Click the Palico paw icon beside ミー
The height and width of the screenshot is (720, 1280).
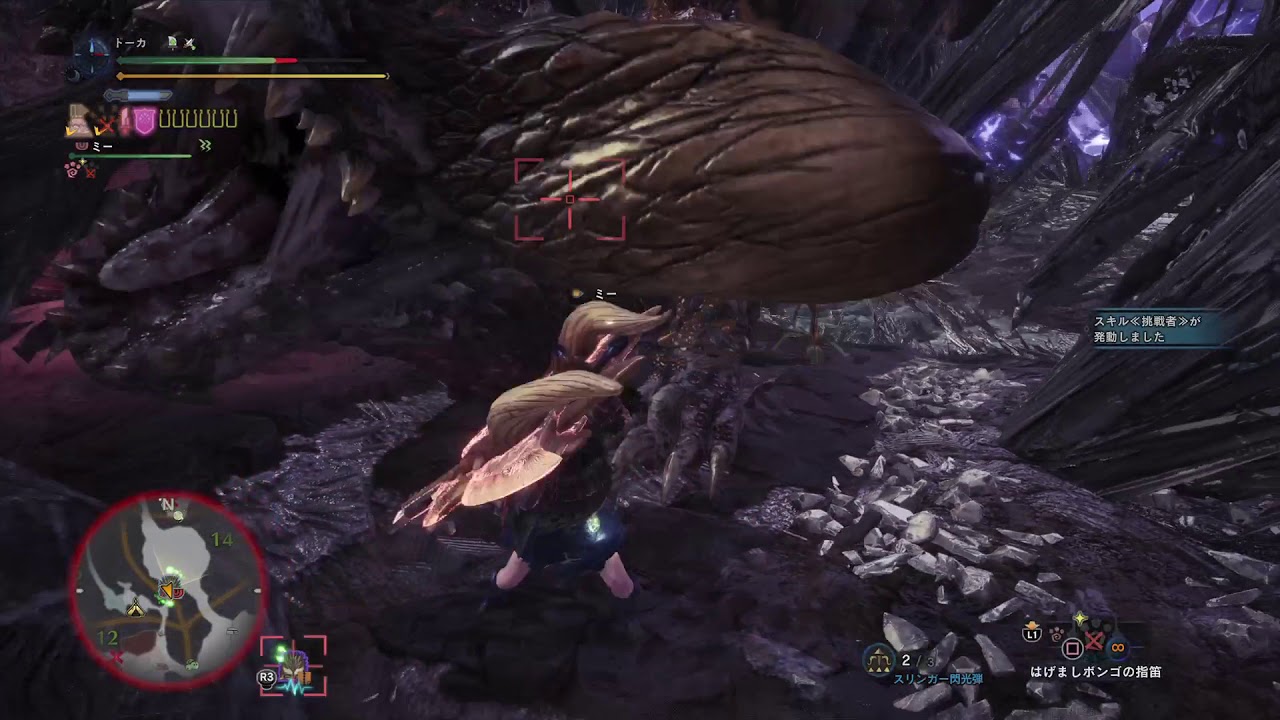(x=80, y=146)
